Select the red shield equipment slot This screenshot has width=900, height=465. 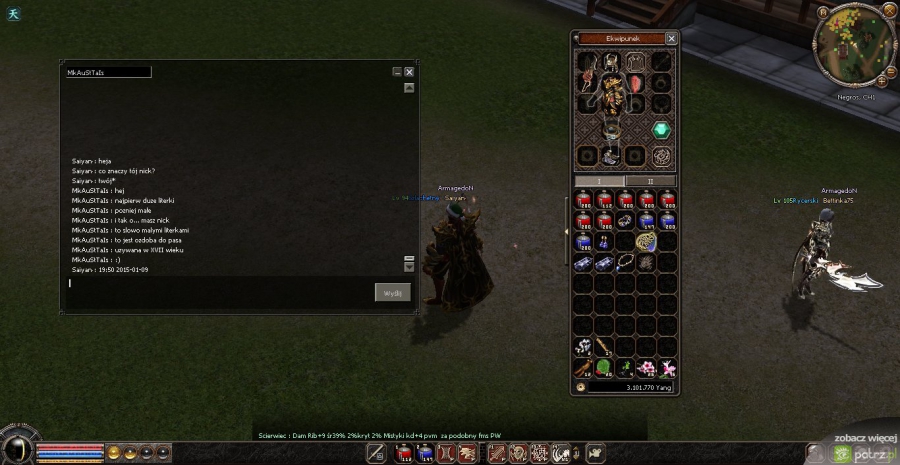(x=635, y=83)
